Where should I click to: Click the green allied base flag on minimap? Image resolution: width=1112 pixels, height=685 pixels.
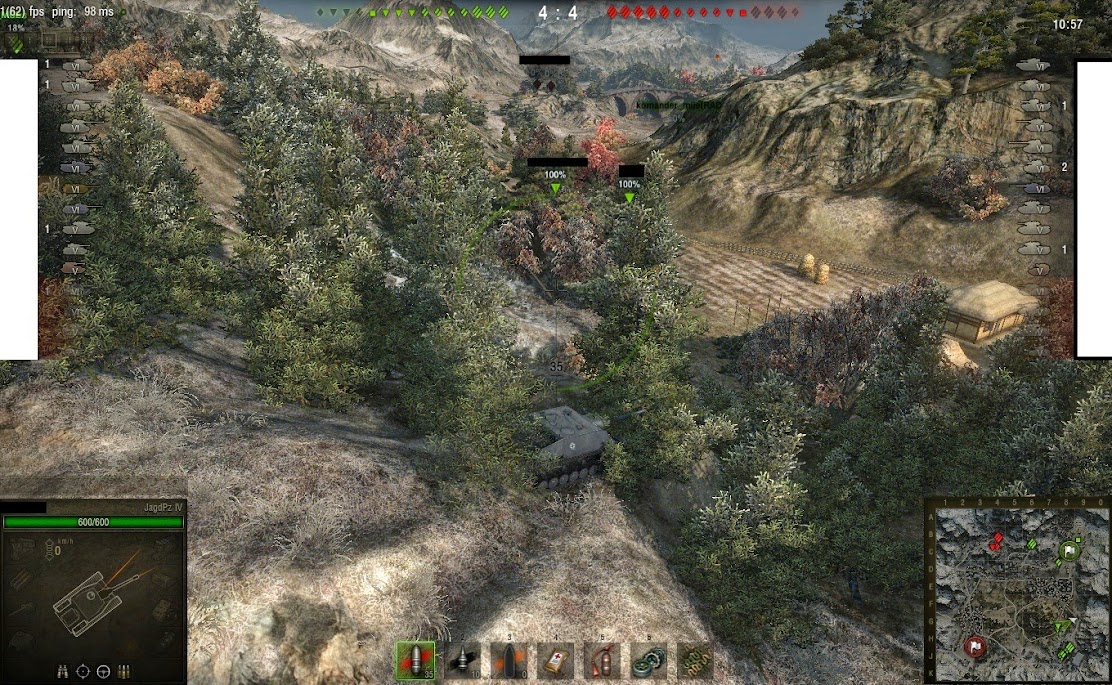tap(1069, 550)
